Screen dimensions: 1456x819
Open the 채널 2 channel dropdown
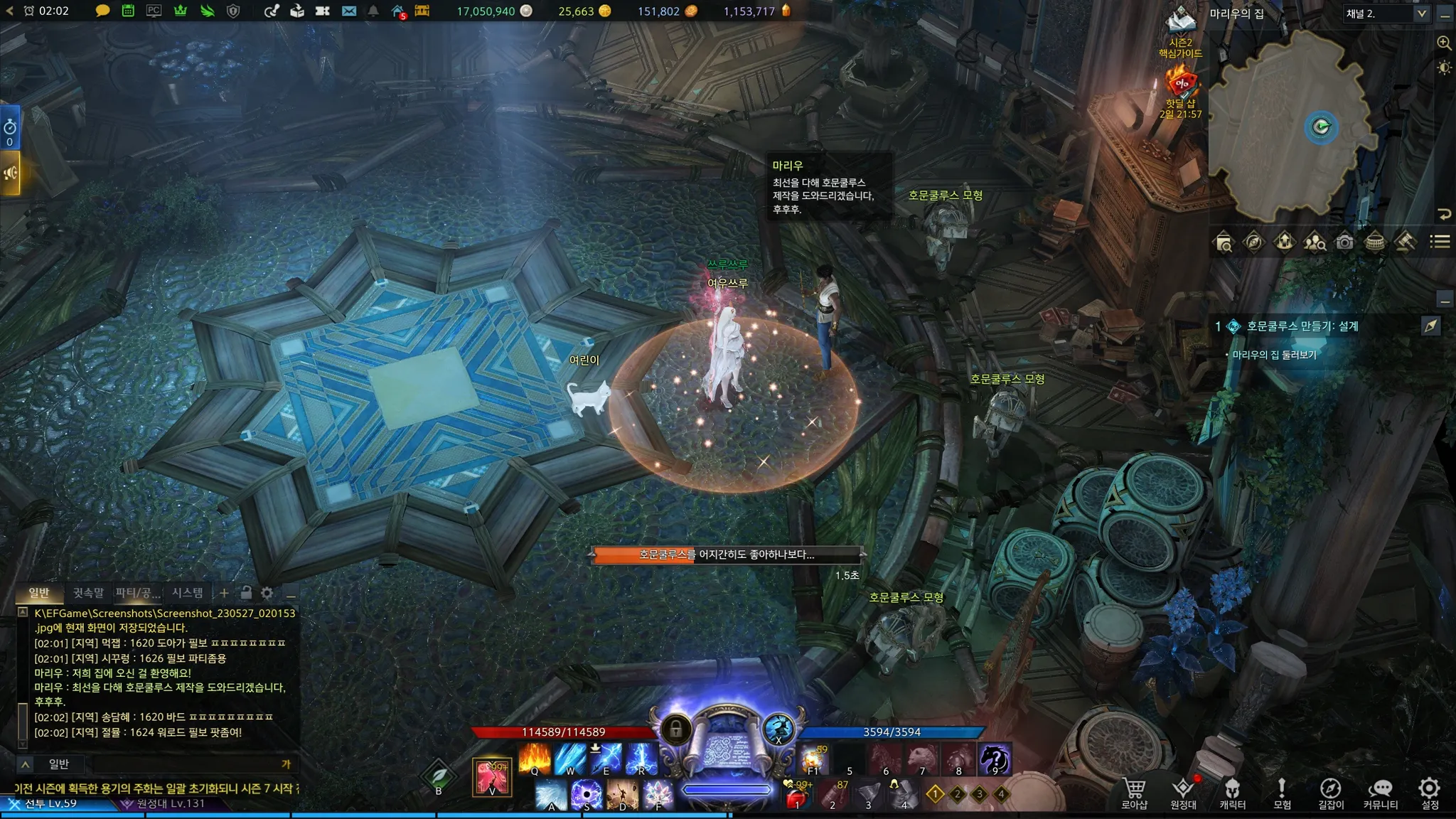point(1386,14)
